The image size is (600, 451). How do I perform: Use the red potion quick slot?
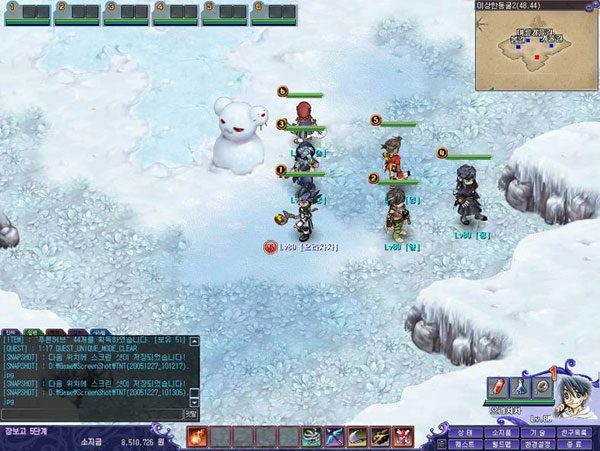pos(498,387)
